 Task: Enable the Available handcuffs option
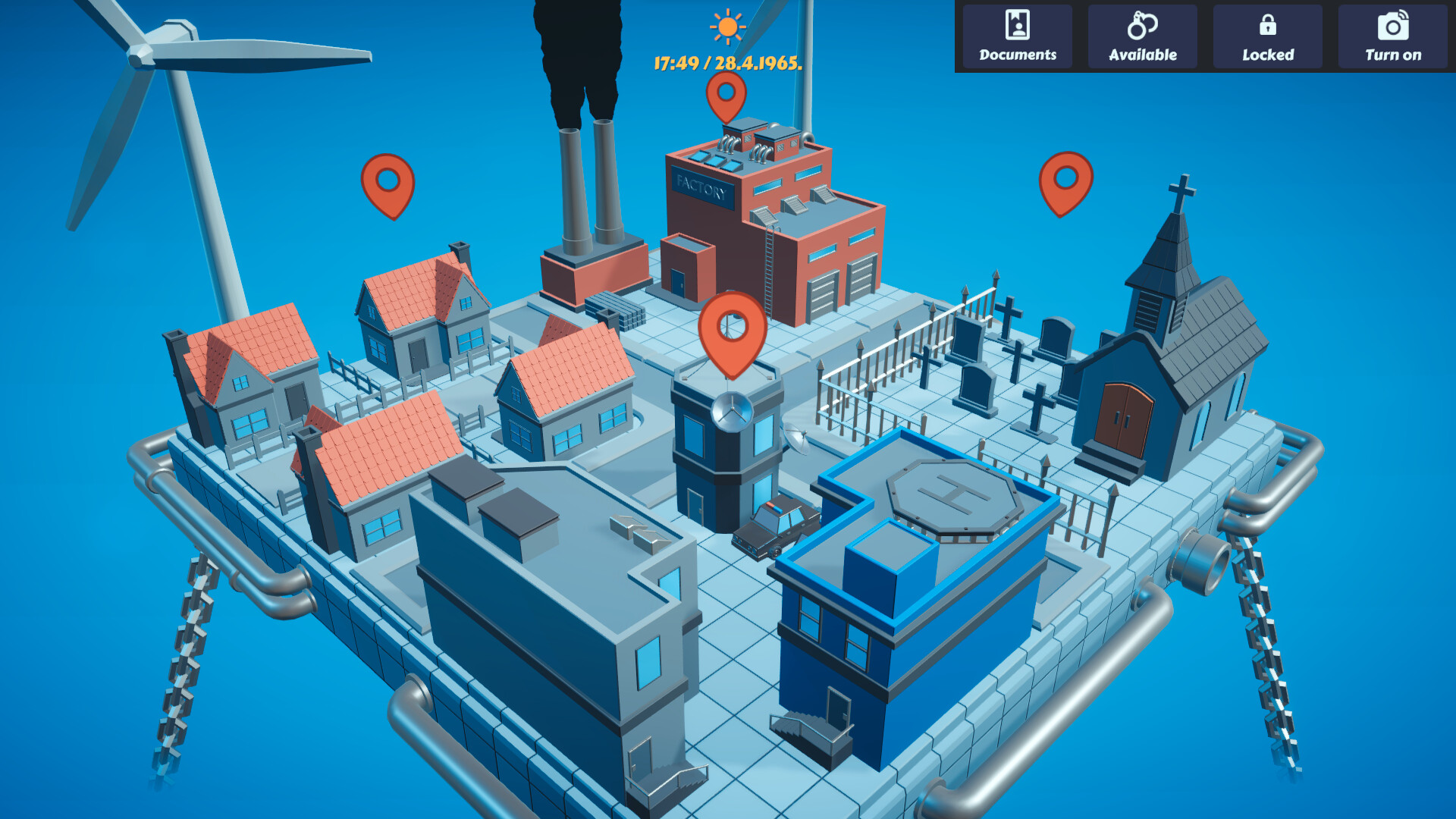(x=1142, y=36)
